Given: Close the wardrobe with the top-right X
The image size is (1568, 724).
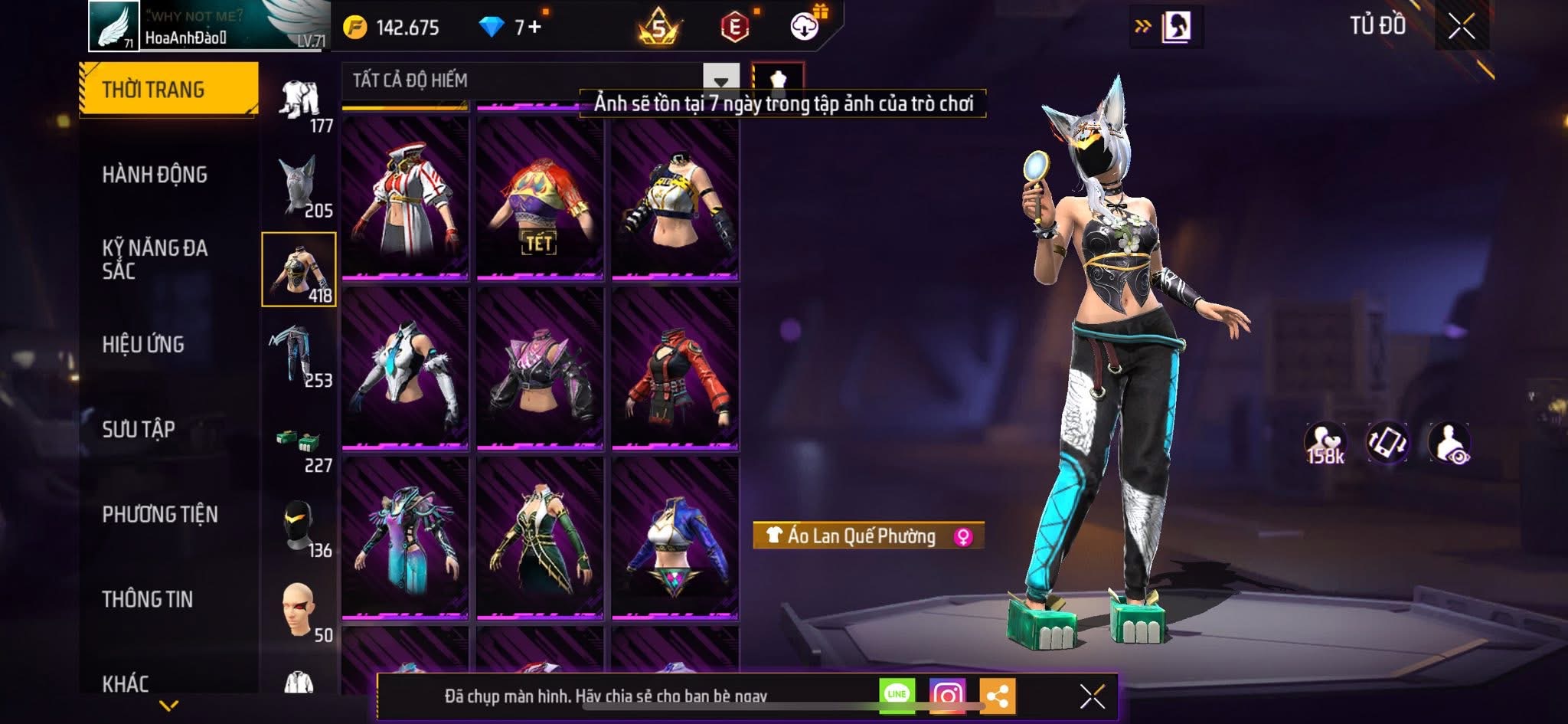Looking at the screenshot, I should tap(1461, 27).
